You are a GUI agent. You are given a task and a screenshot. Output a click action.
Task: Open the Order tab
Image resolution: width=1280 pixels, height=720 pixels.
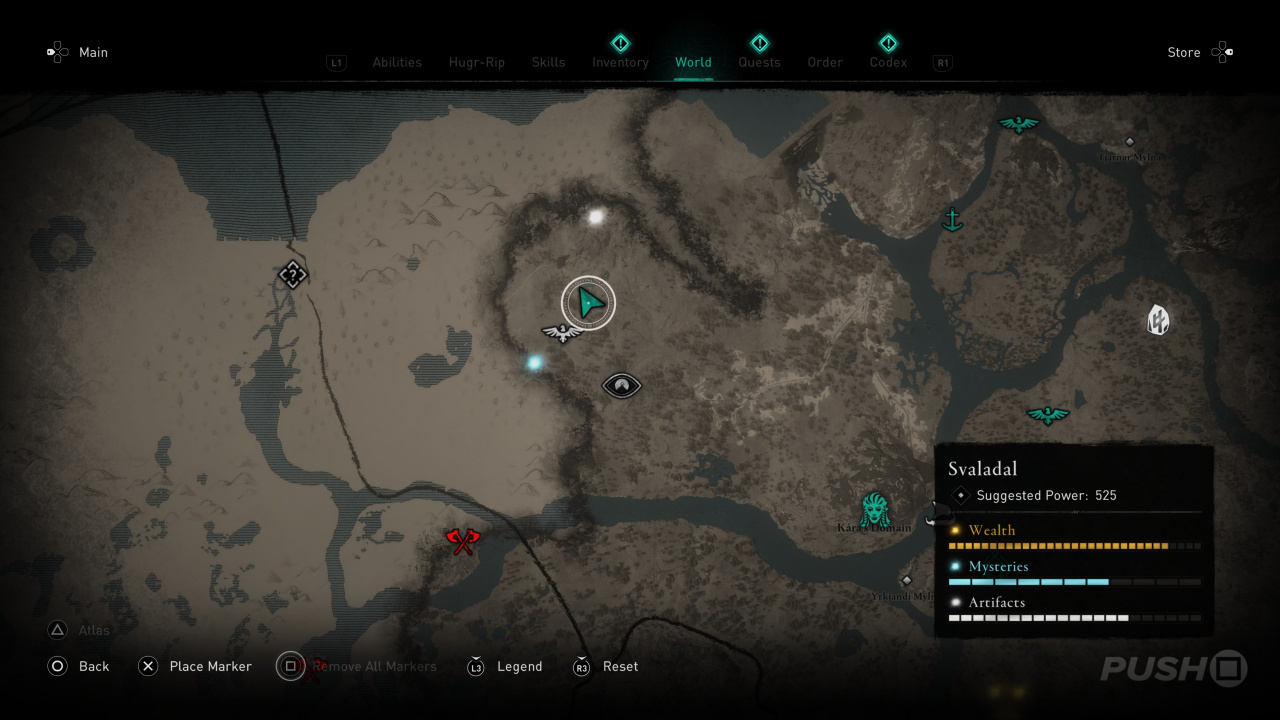[x=825, y=62]
